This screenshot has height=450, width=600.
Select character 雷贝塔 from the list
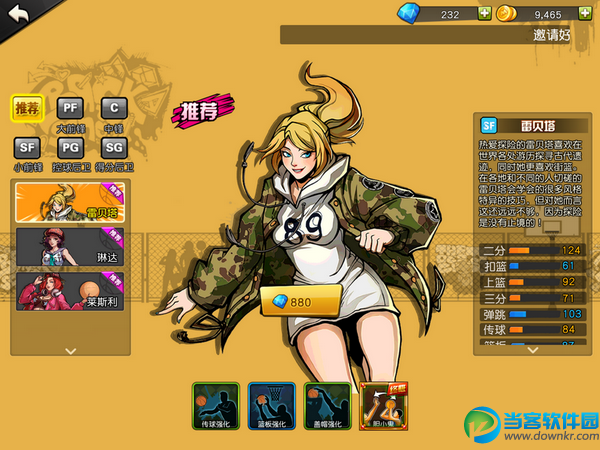70,202
